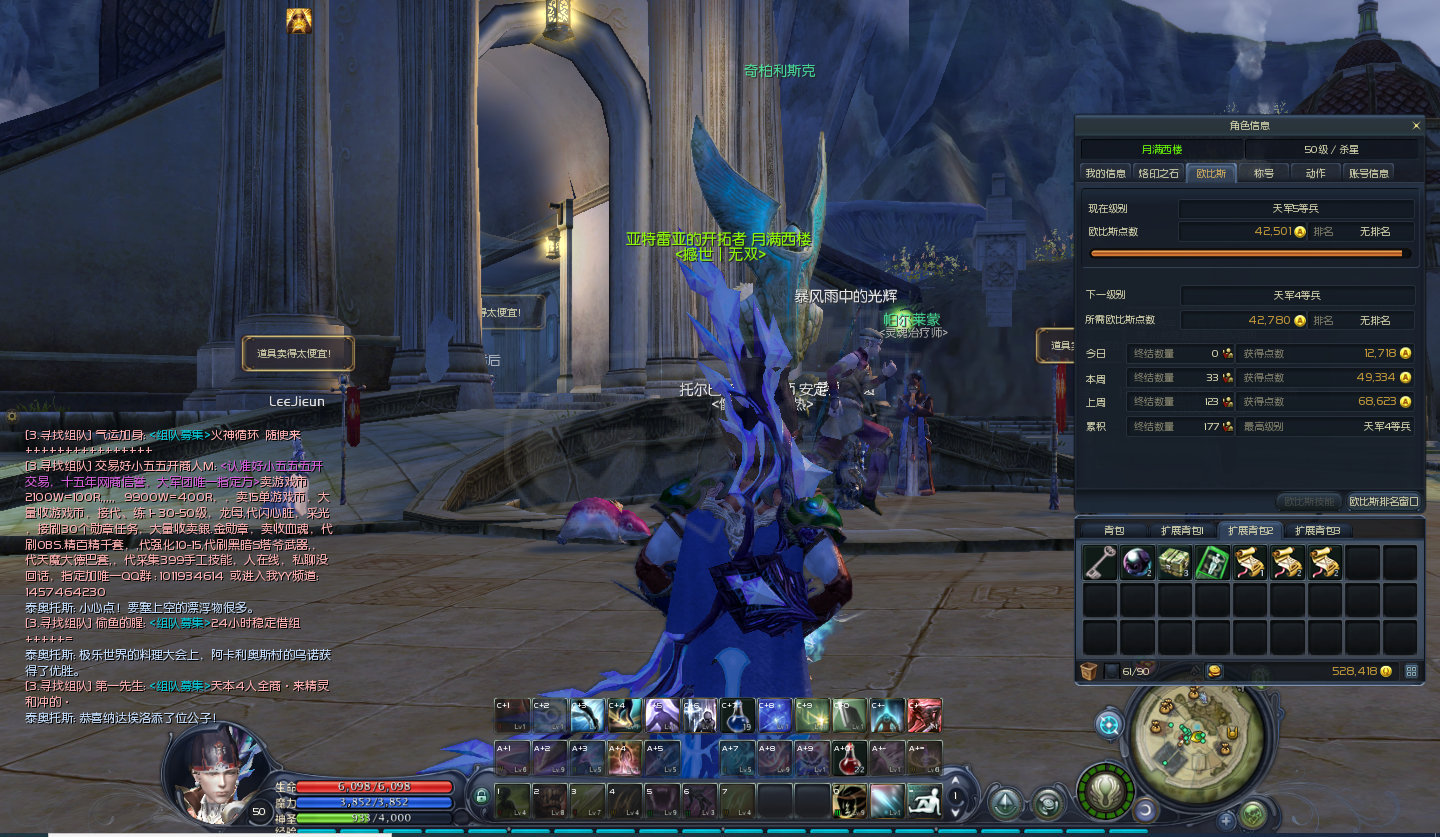Select the key item in inventory

click(x=1100, y=563)
